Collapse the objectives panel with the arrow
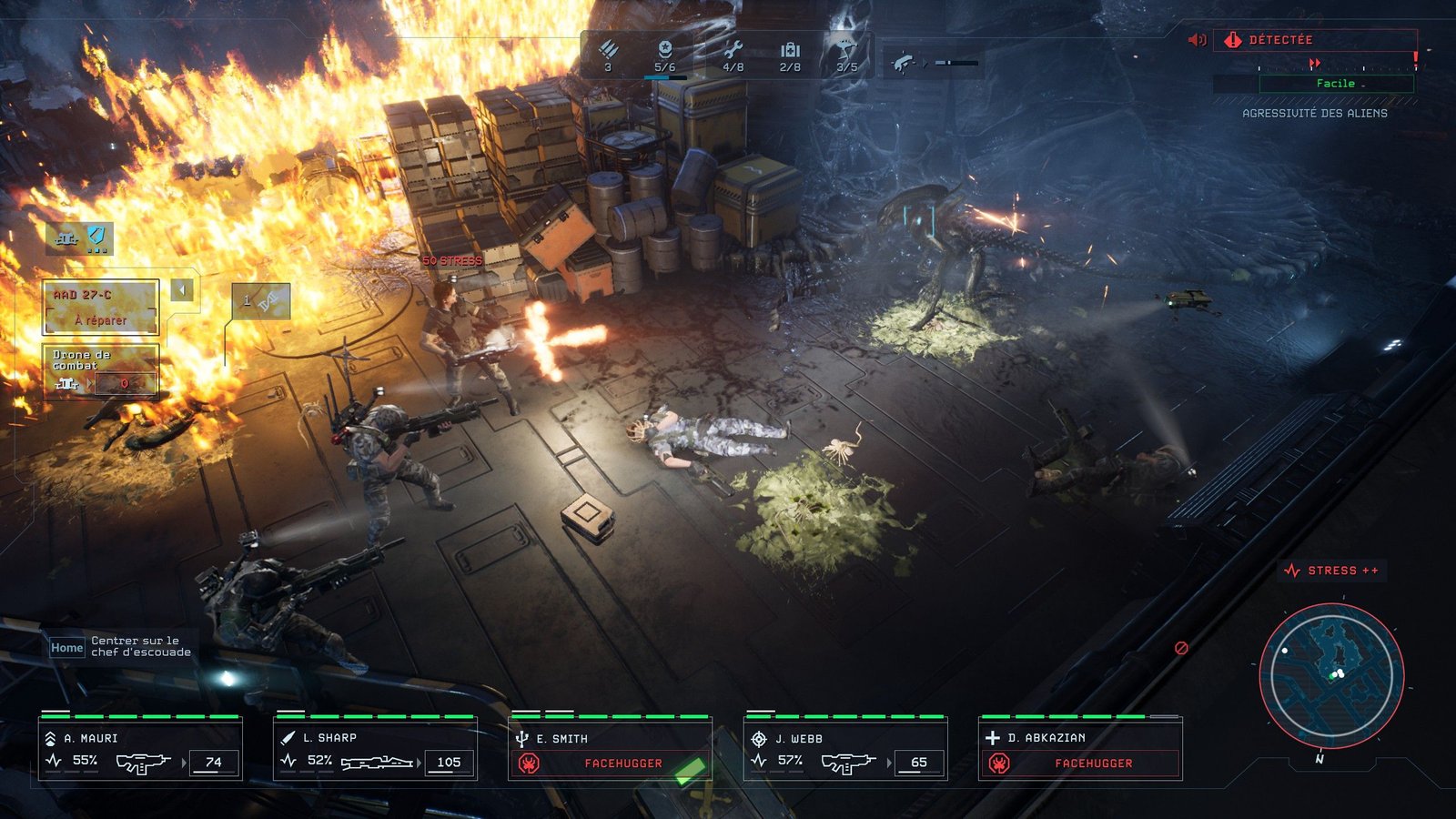 point(182,289)
